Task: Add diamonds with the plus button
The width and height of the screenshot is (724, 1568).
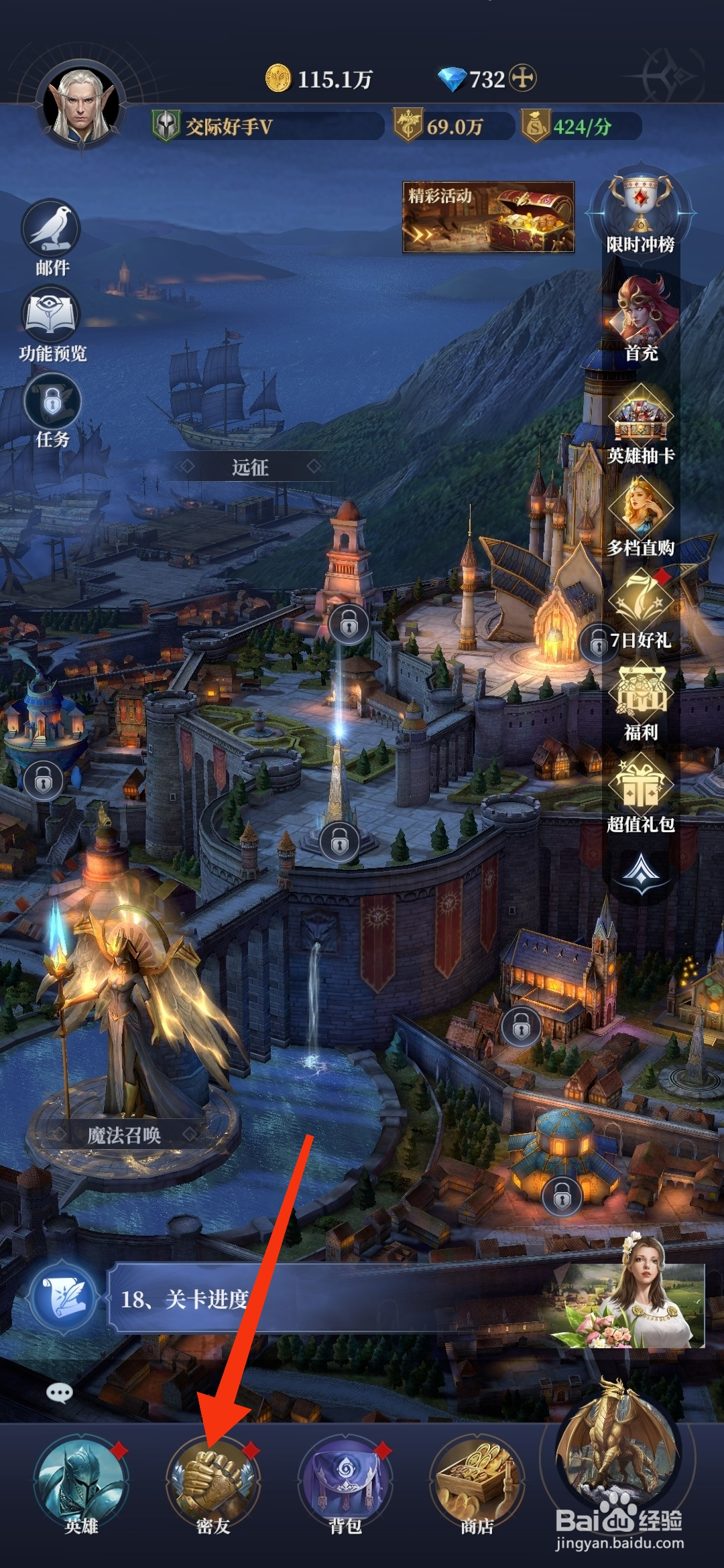Action: click(x=523, y=79)
